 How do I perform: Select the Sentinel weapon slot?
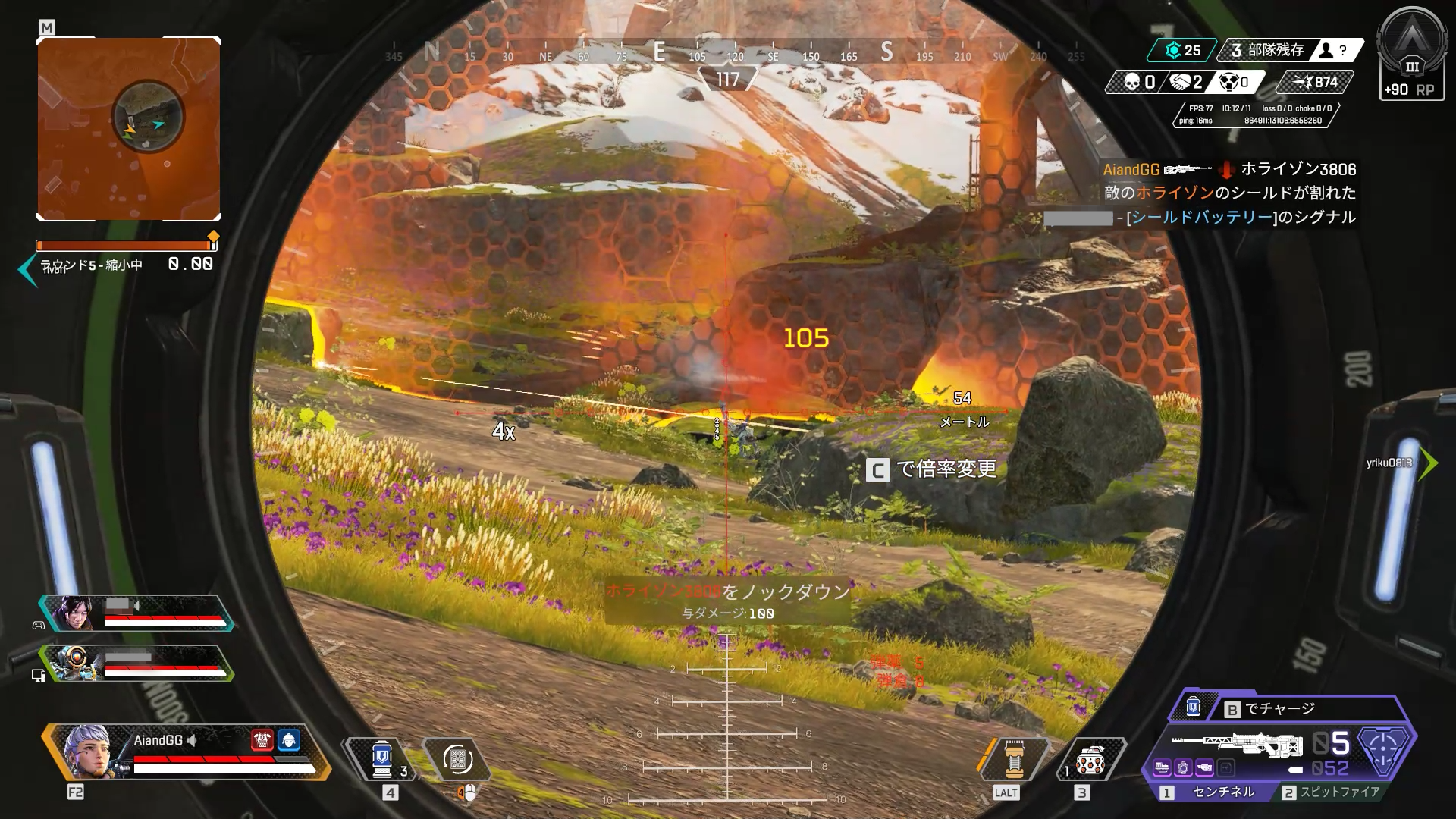pos(1213,792)
